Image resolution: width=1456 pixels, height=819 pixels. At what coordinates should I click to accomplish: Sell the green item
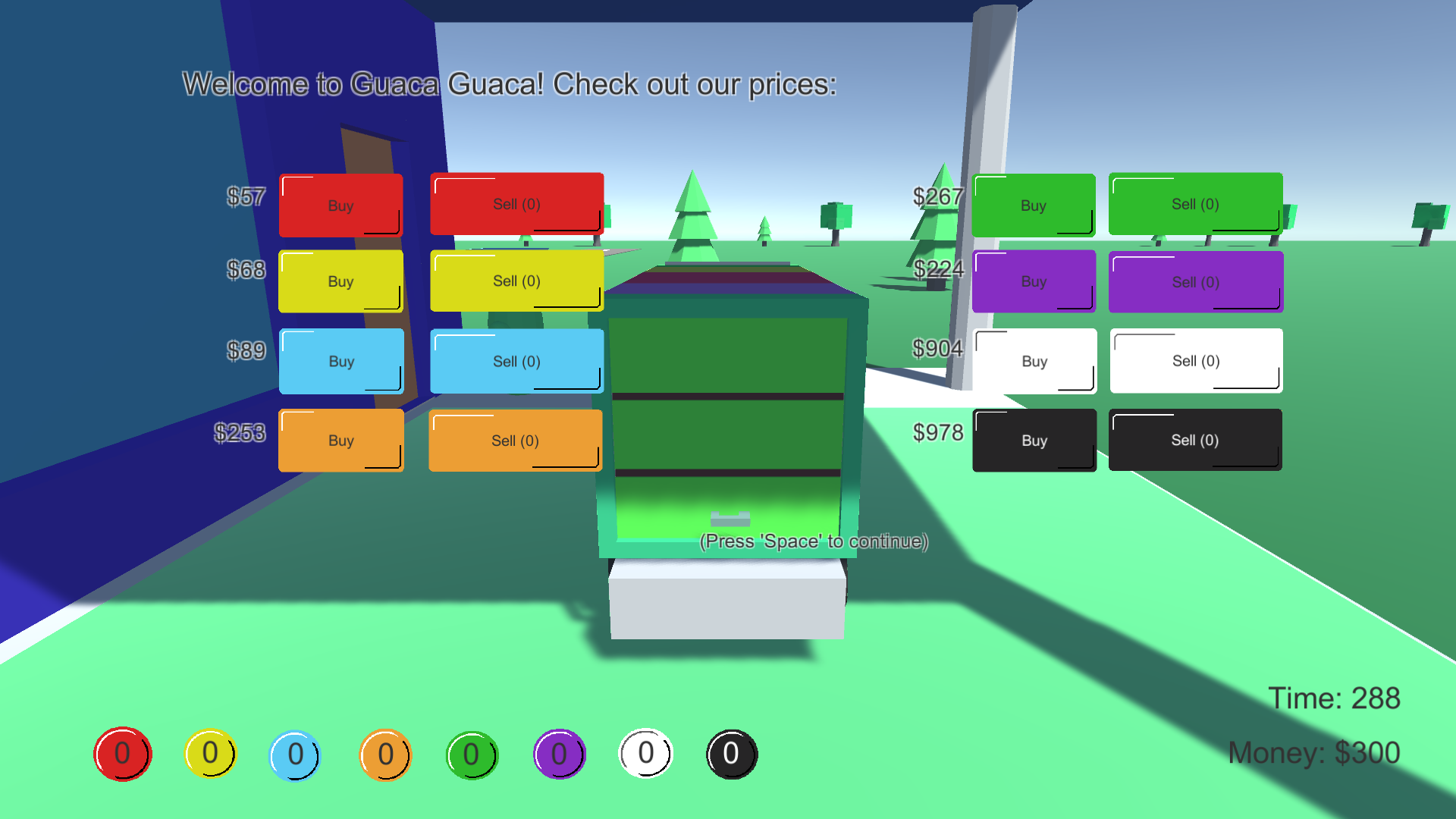pyautogui.click(x=1195, y=204)
